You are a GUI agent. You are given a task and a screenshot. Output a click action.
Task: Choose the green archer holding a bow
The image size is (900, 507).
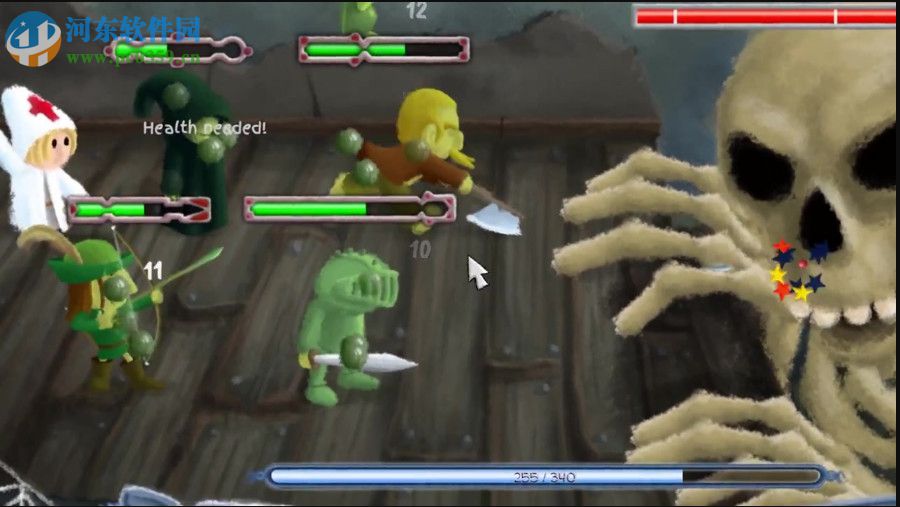(104, 305)
